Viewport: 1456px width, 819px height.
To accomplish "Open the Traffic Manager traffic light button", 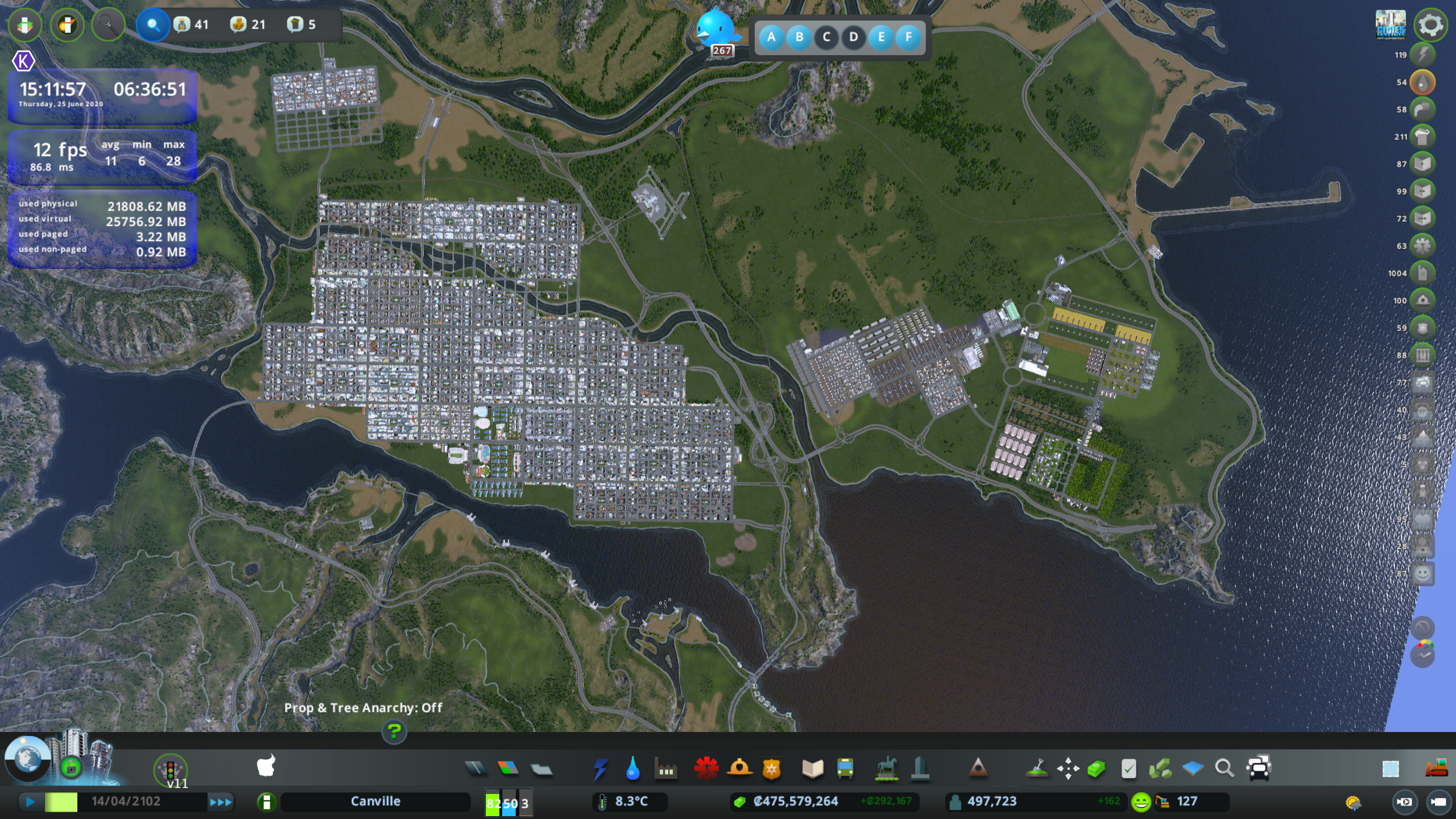I will pos(170,769).
